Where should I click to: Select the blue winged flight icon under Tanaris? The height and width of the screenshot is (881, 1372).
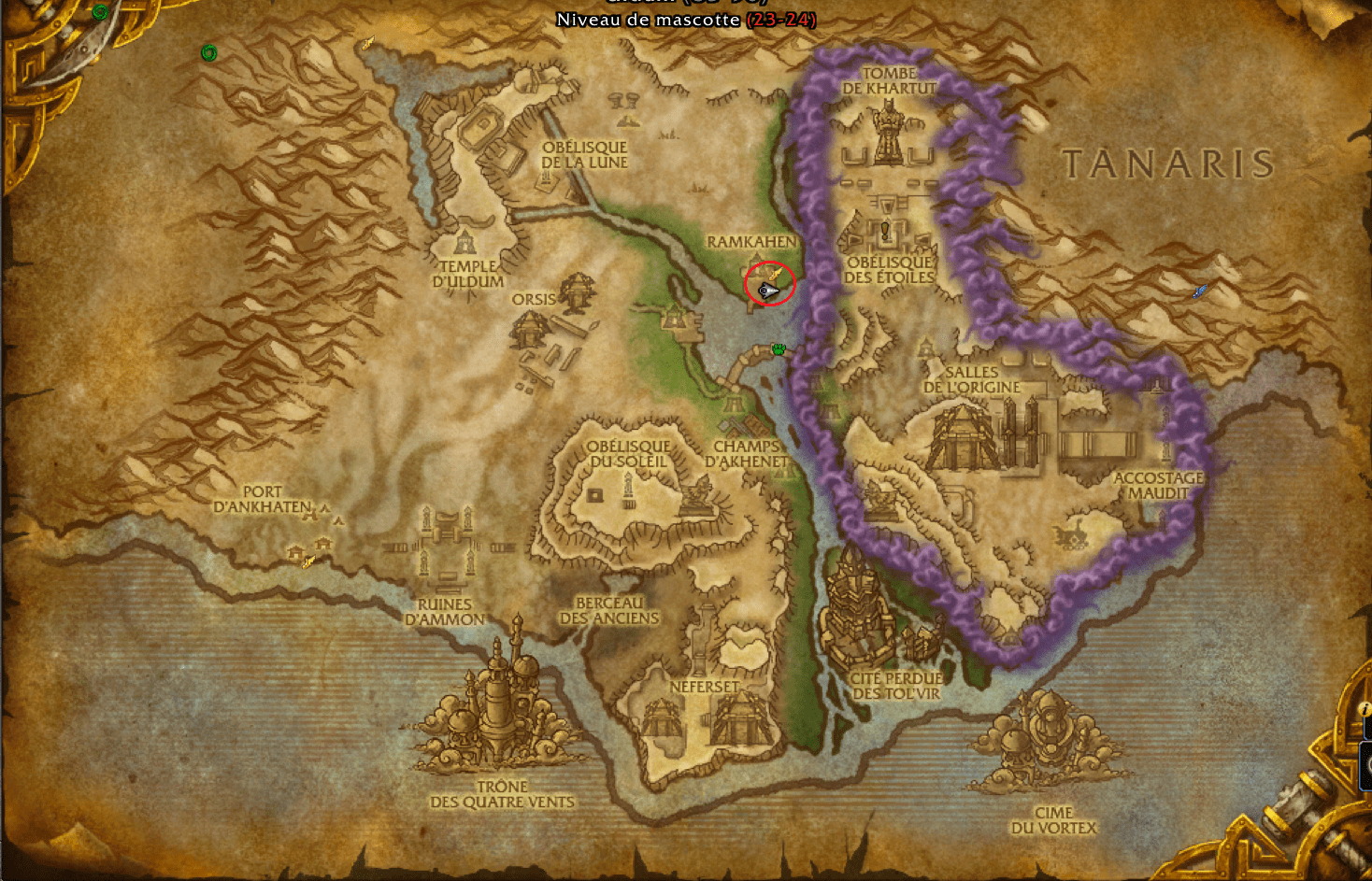coord(1200,291)
